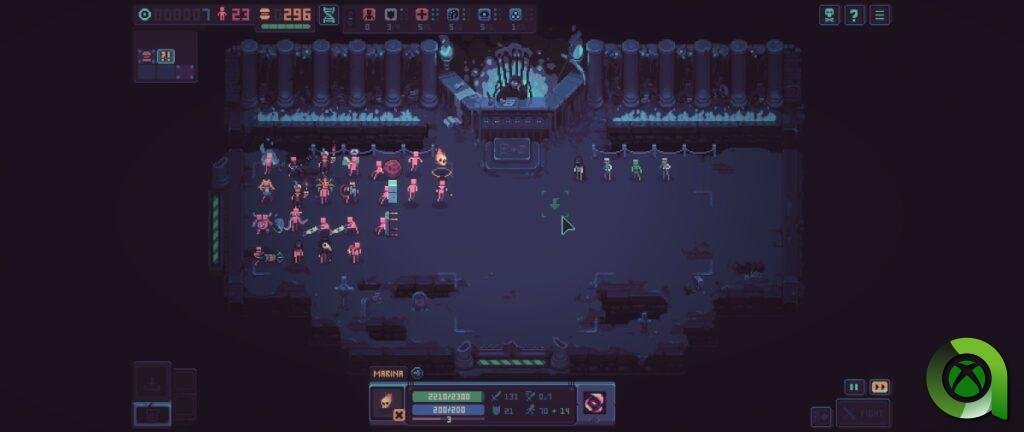Click the small button left of Fight
Viewport: 1024px width, 432px height.
coord(821,416)
